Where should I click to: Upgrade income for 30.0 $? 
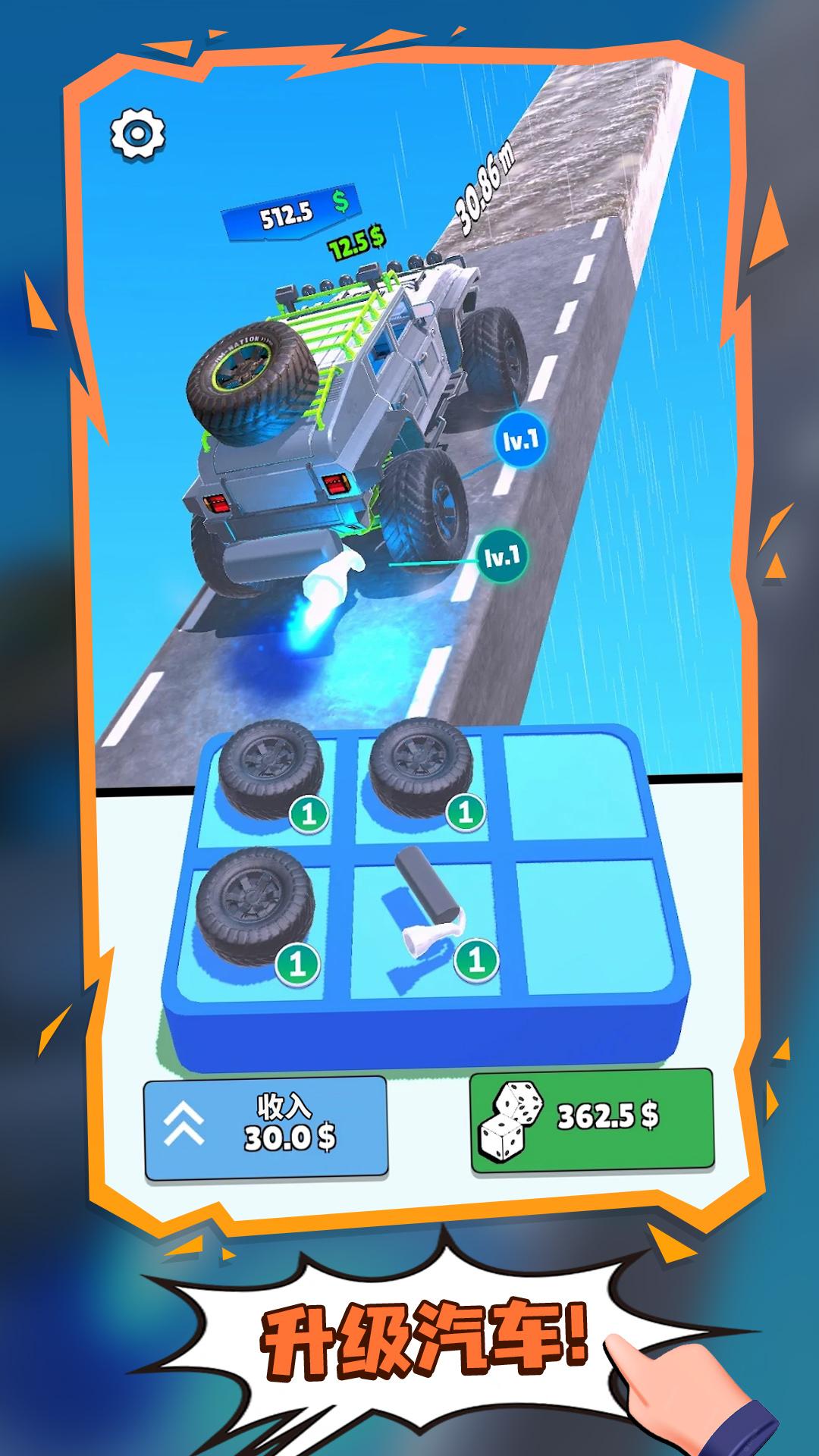click(x=265, y=1128)
